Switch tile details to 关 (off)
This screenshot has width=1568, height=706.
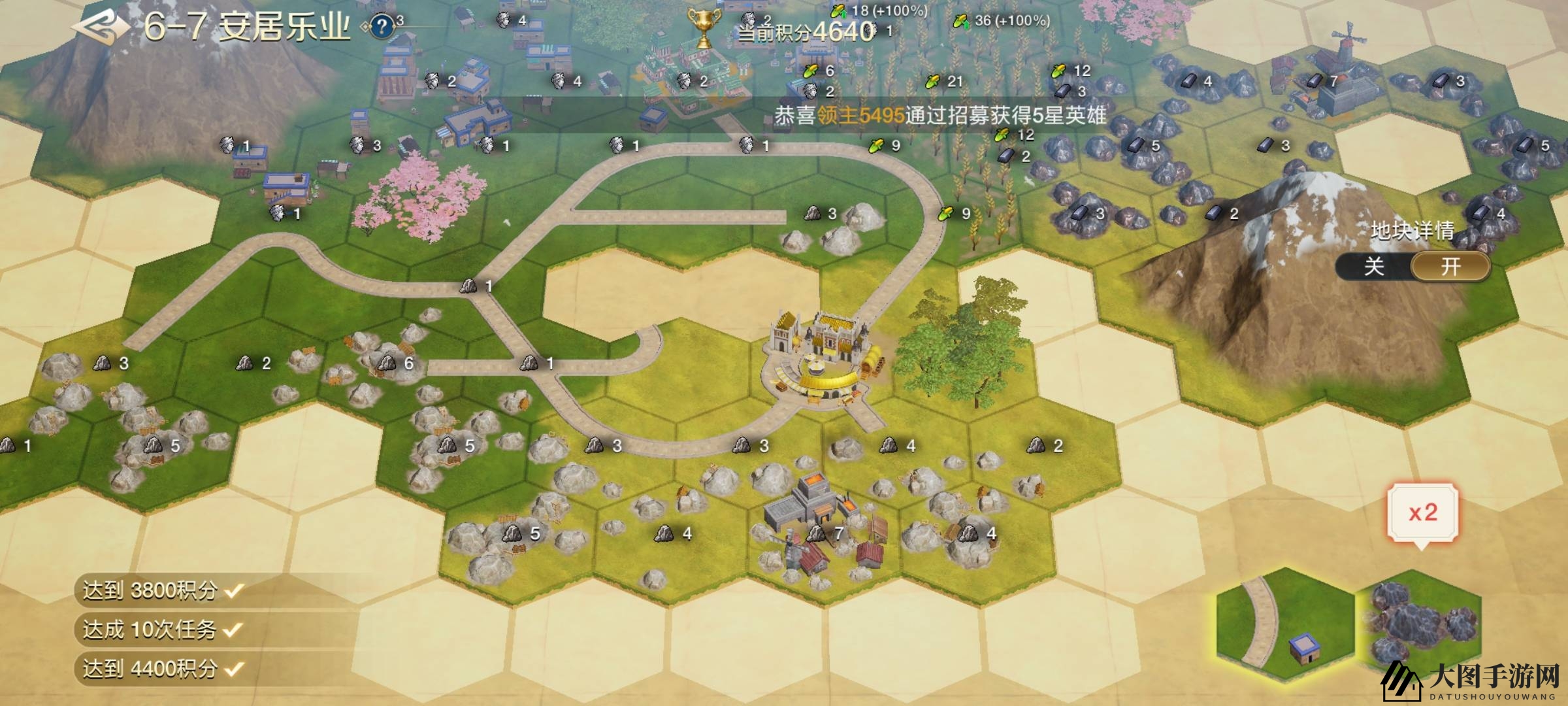coord(1373,267)
